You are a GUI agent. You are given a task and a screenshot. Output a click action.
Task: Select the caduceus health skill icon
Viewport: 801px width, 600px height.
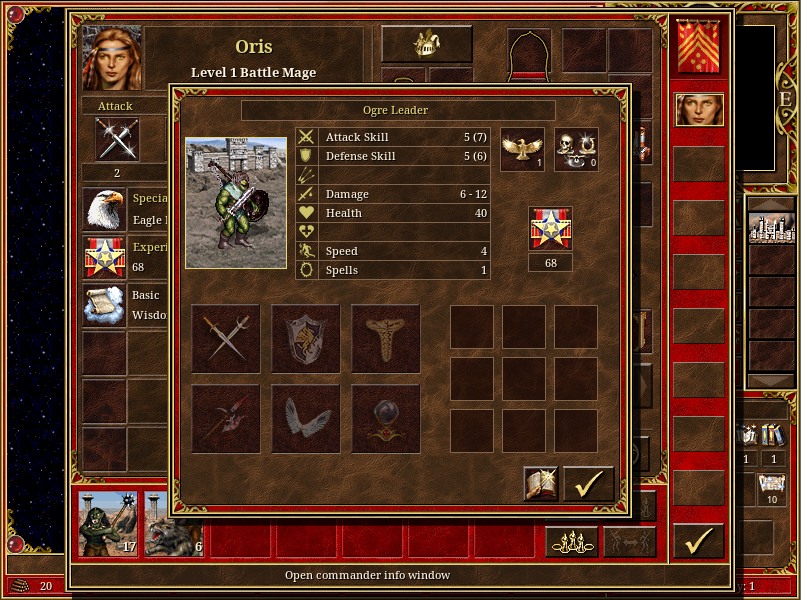(386, 339)
